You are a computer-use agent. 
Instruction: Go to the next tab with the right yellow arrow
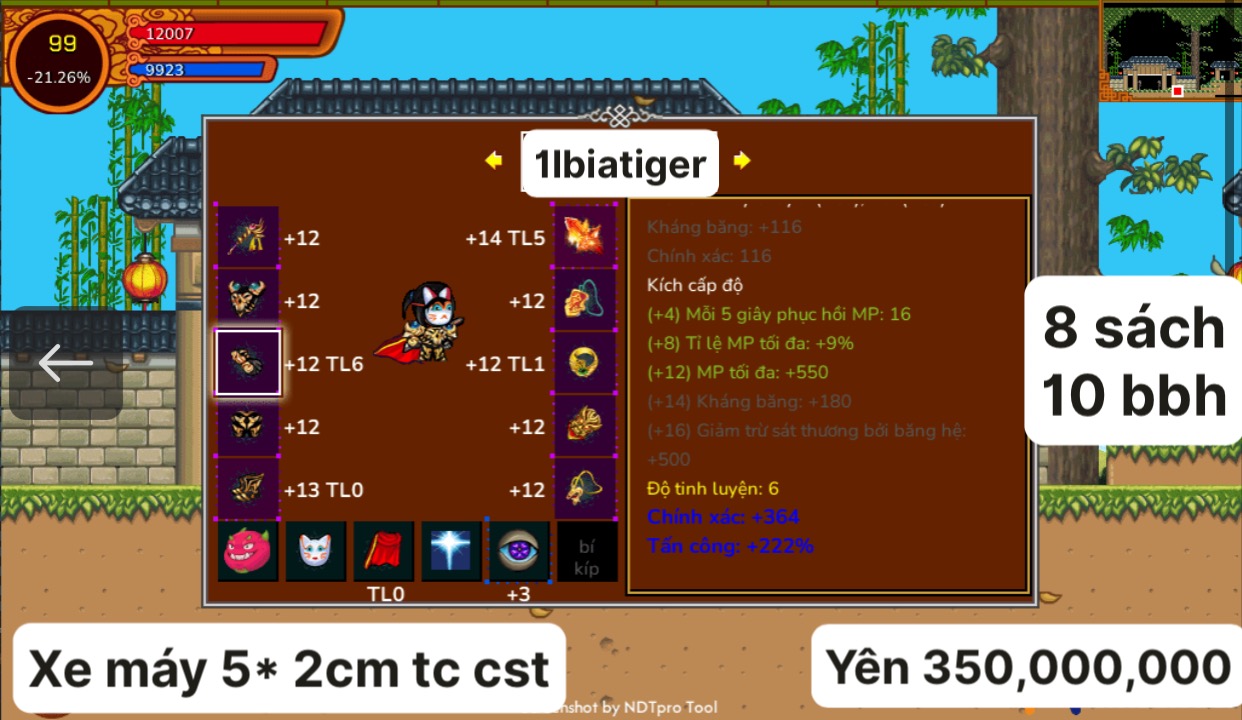(741, 160)
